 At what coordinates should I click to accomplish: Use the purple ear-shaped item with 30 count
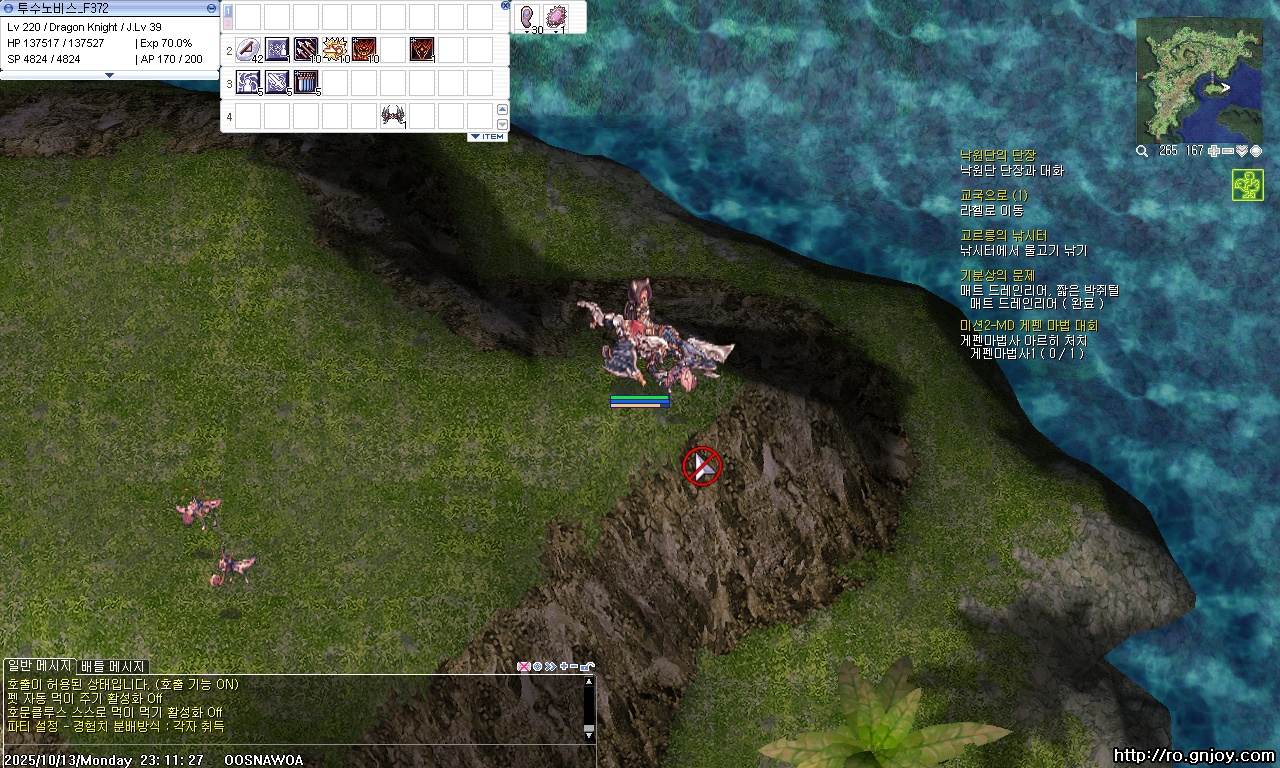[527, 18]
